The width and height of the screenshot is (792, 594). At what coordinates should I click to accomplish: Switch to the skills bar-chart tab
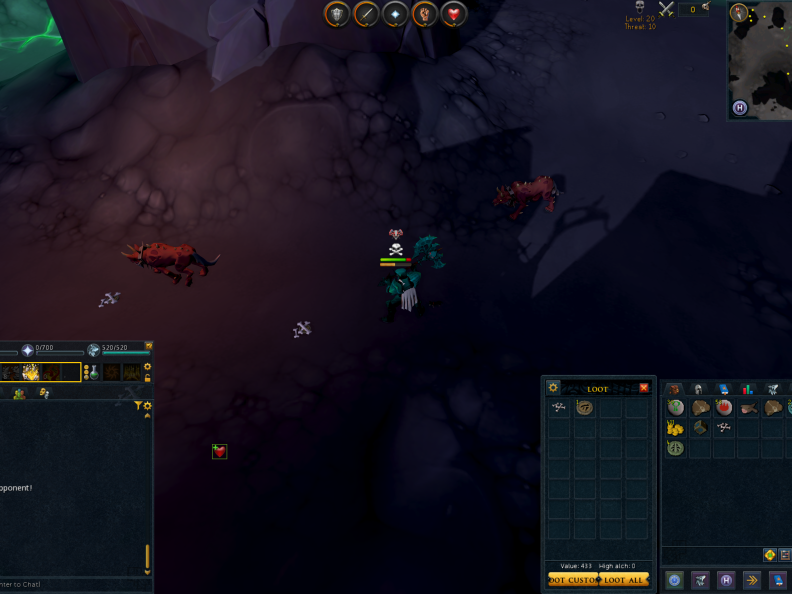[x=747, y=389]
